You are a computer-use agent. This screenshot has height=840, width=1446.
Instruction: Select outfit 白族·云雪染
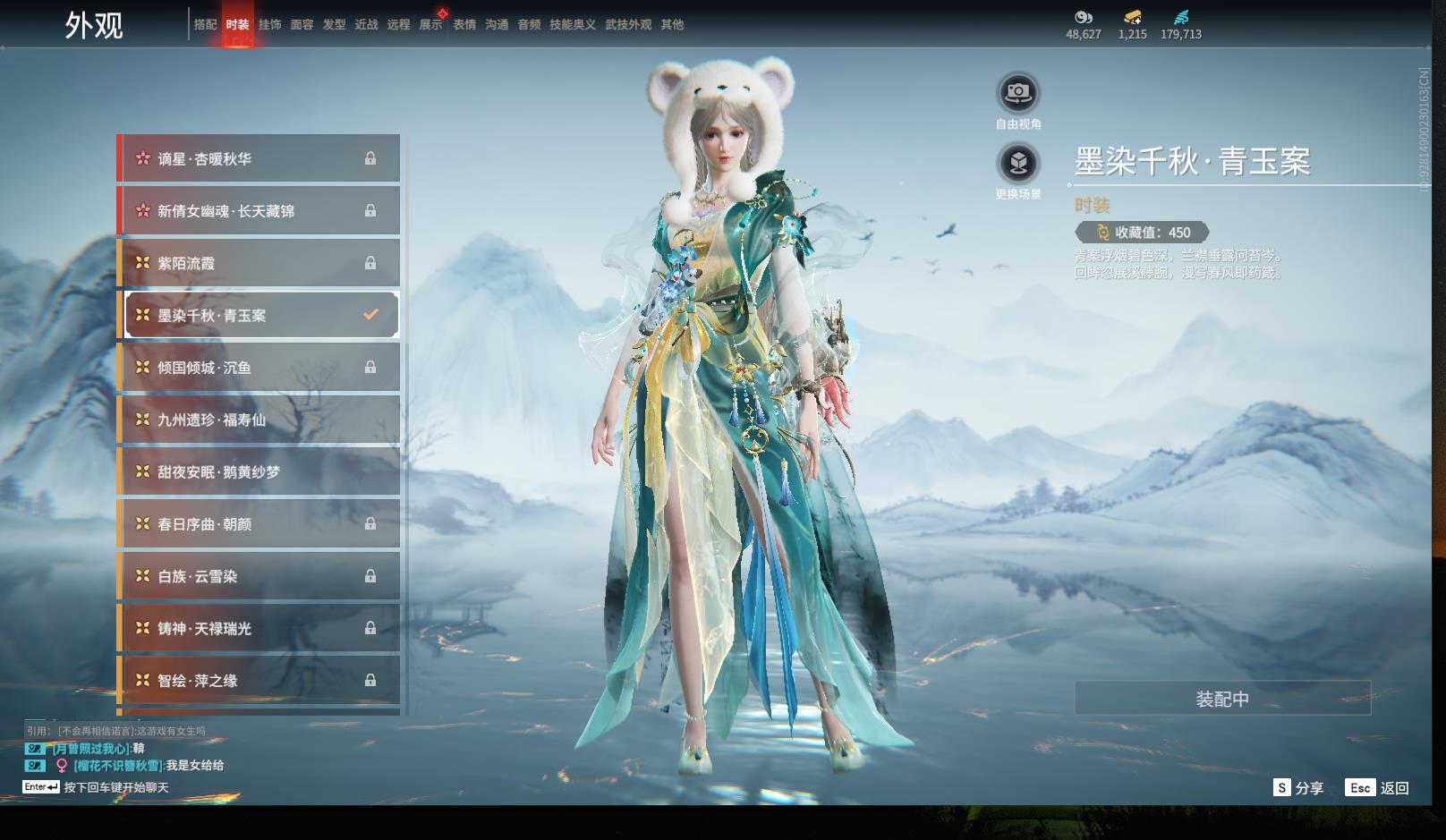(x=259, y=577)
